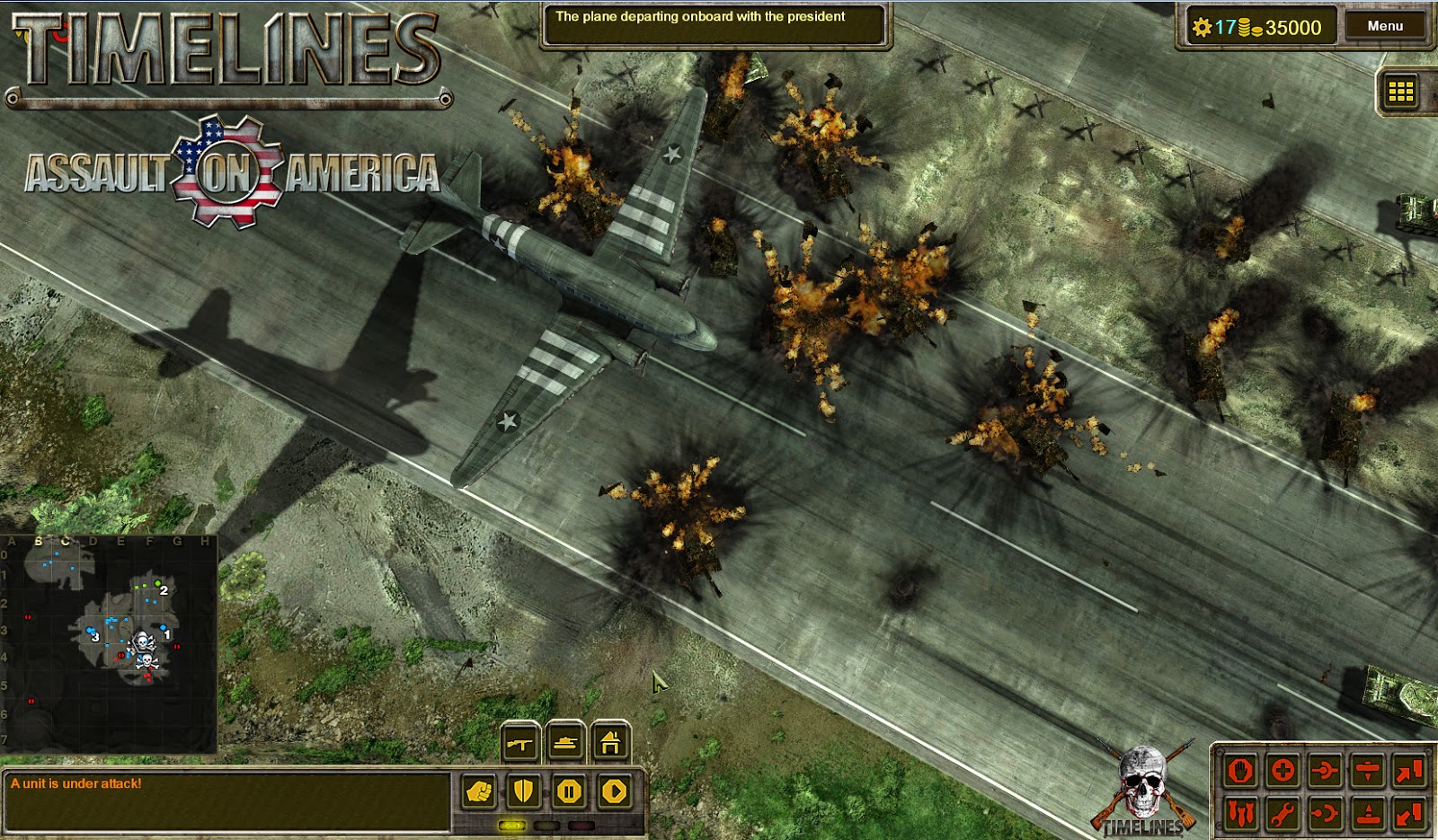Select the stop command hand icon
This screenshot has height=840, width=1438.
[1238, 771]
